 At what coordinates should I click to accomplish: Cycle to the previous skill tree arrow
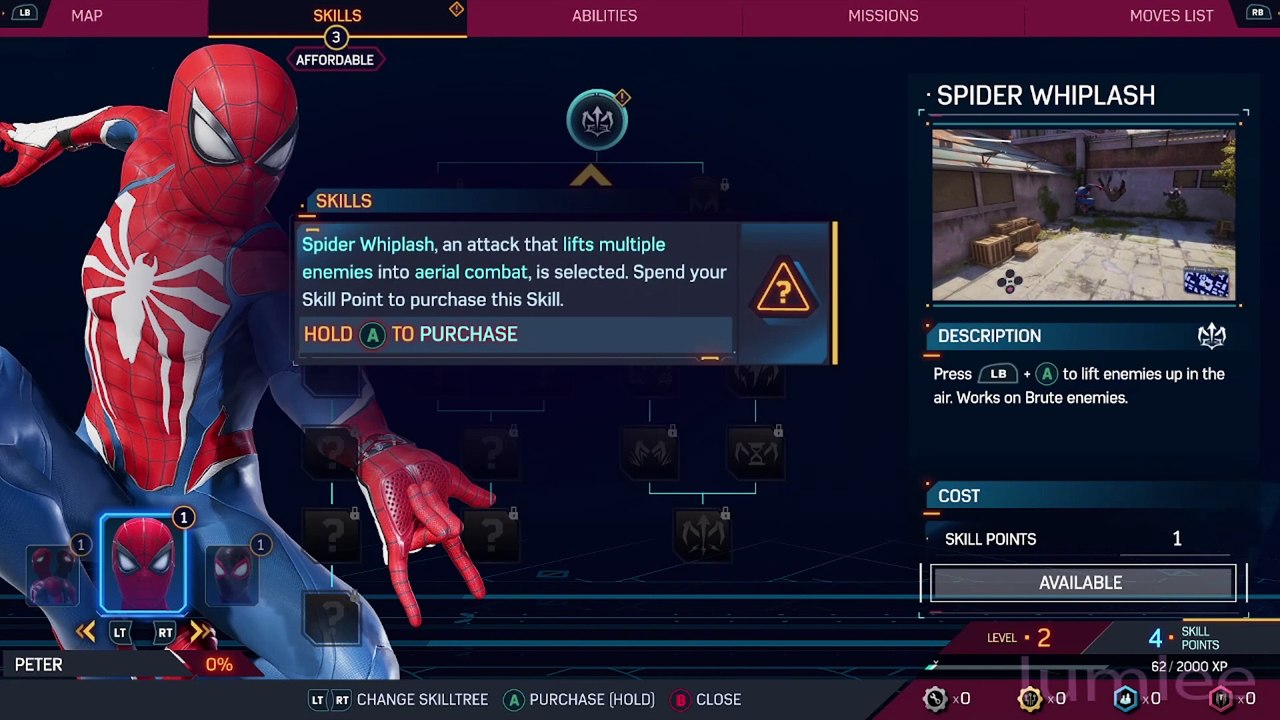(x=85, y=632)
